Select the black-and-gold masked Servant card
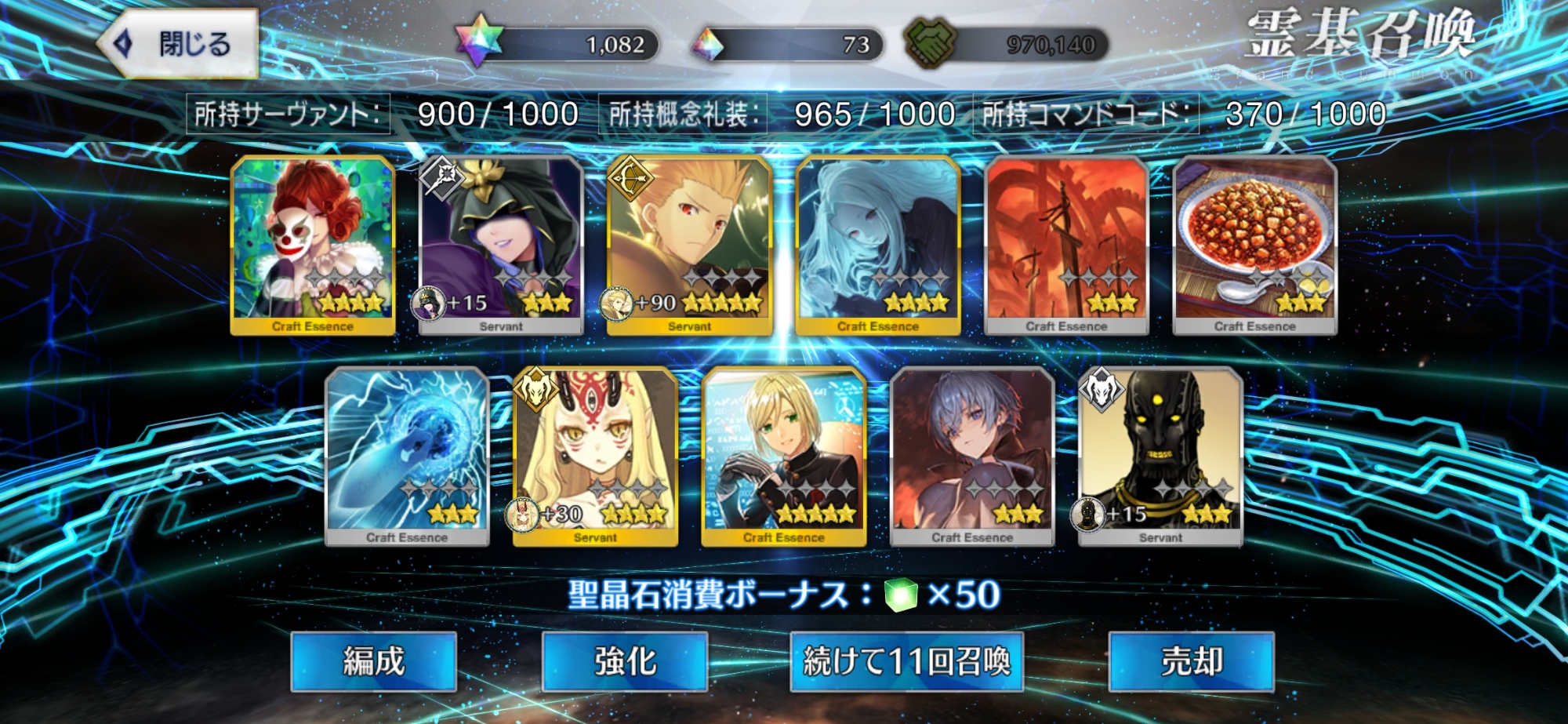The width and height of the screenshot is (1568, 724). tap(1160, 457)
